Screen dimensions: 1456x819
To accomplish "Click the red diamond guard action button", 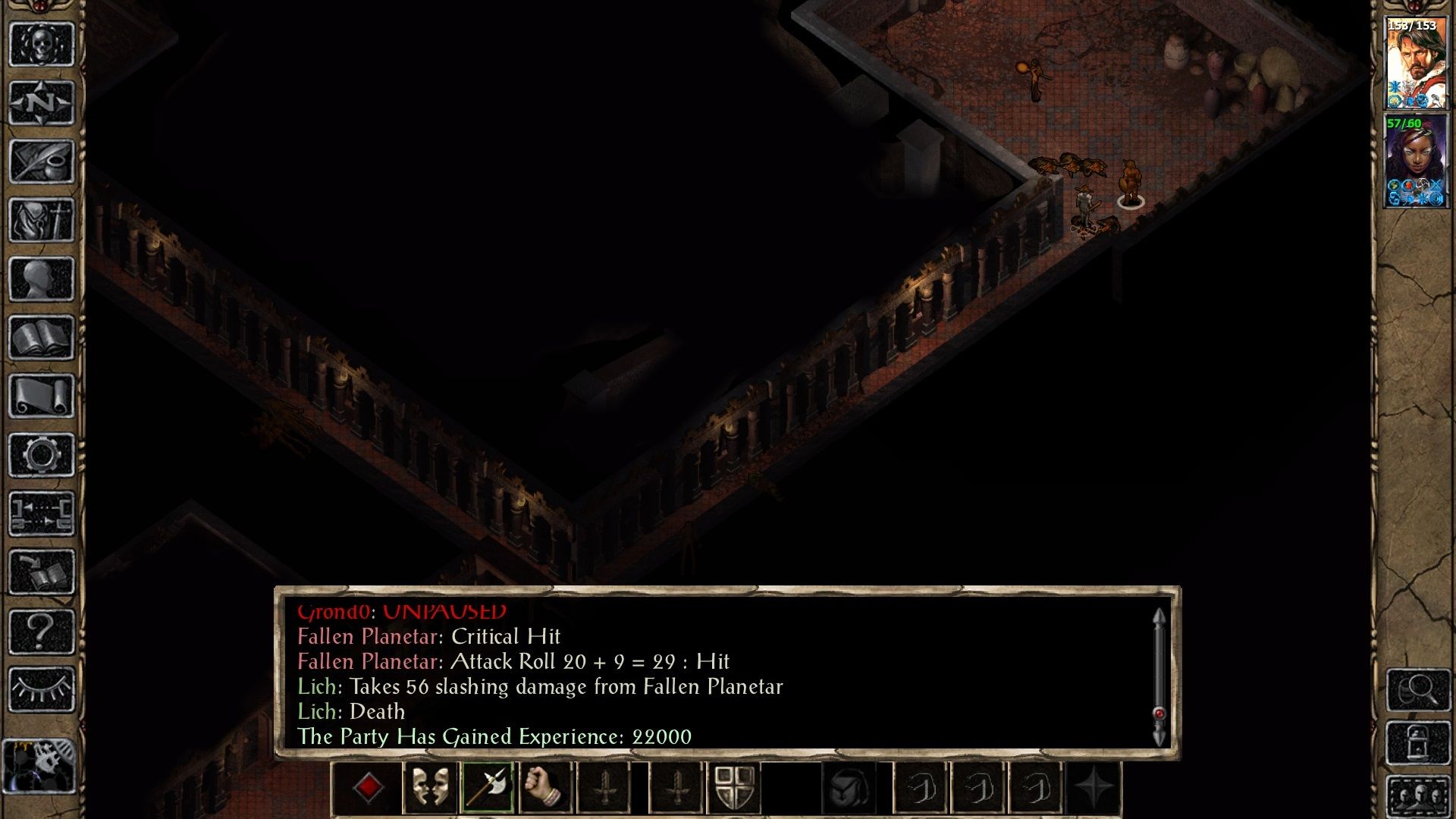I will [369, 789].
